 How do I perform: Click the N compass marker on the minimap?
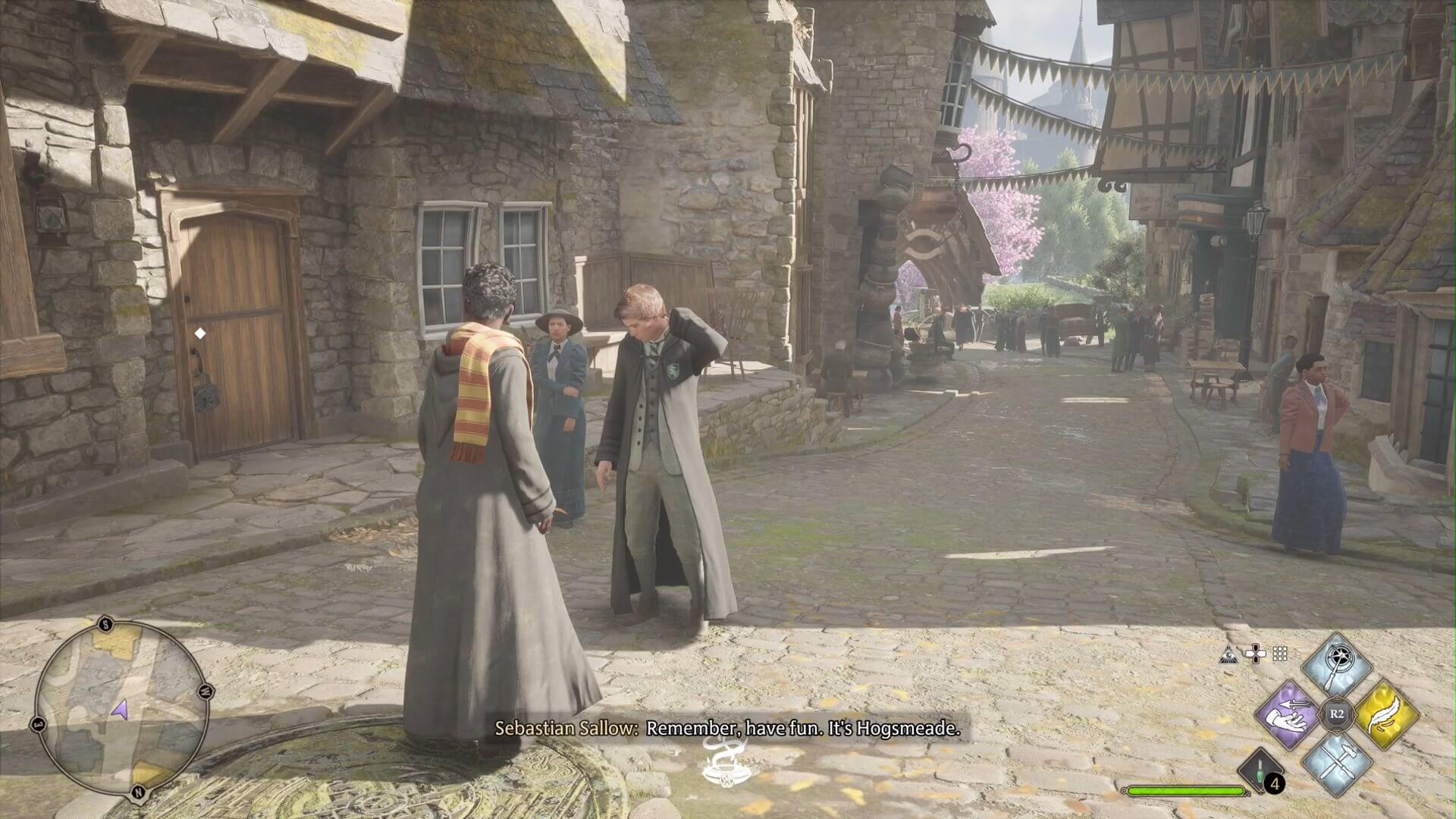[138, 792]
